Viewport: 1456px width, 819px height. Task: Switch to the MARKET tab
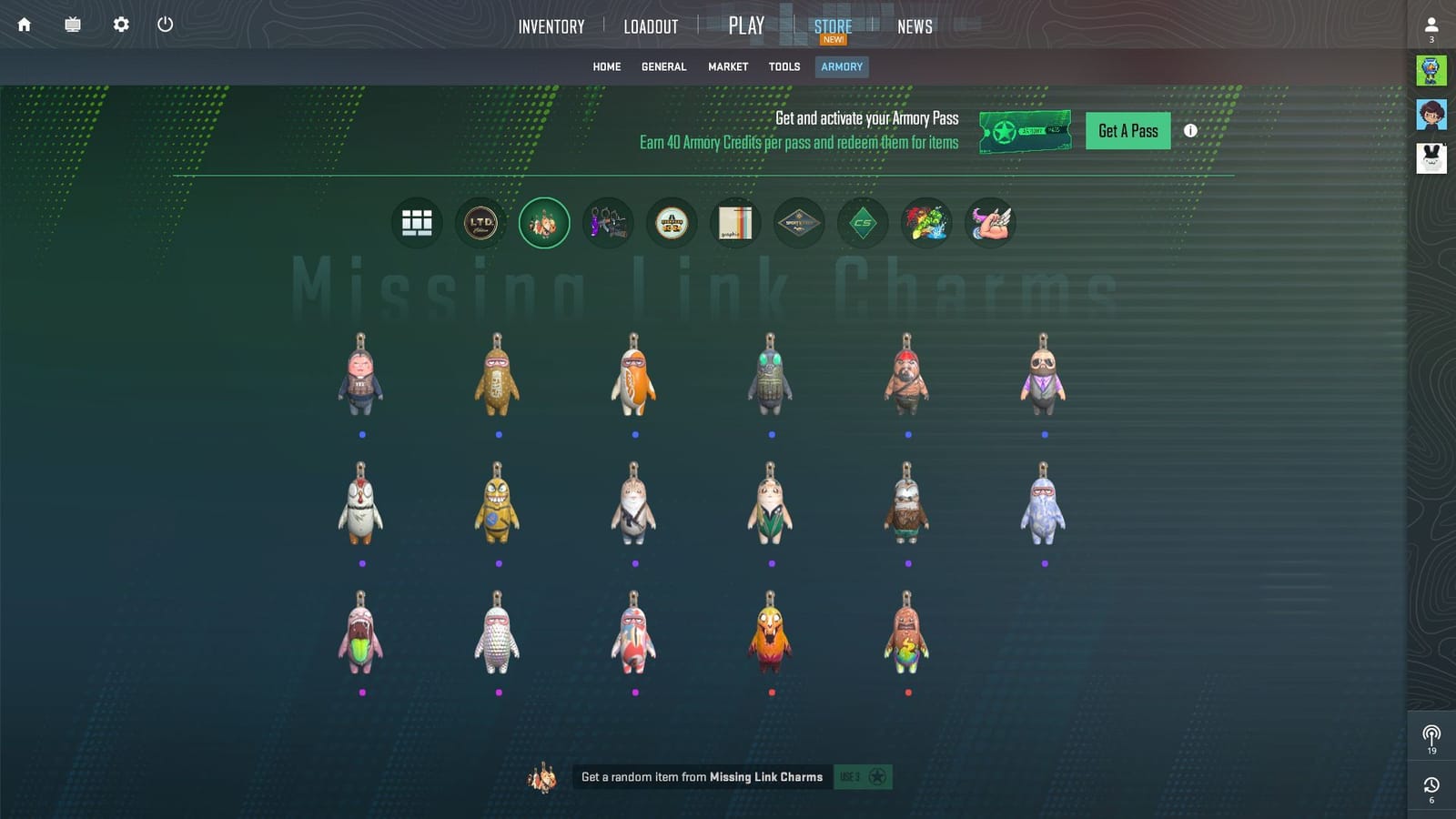click(728, 66)
